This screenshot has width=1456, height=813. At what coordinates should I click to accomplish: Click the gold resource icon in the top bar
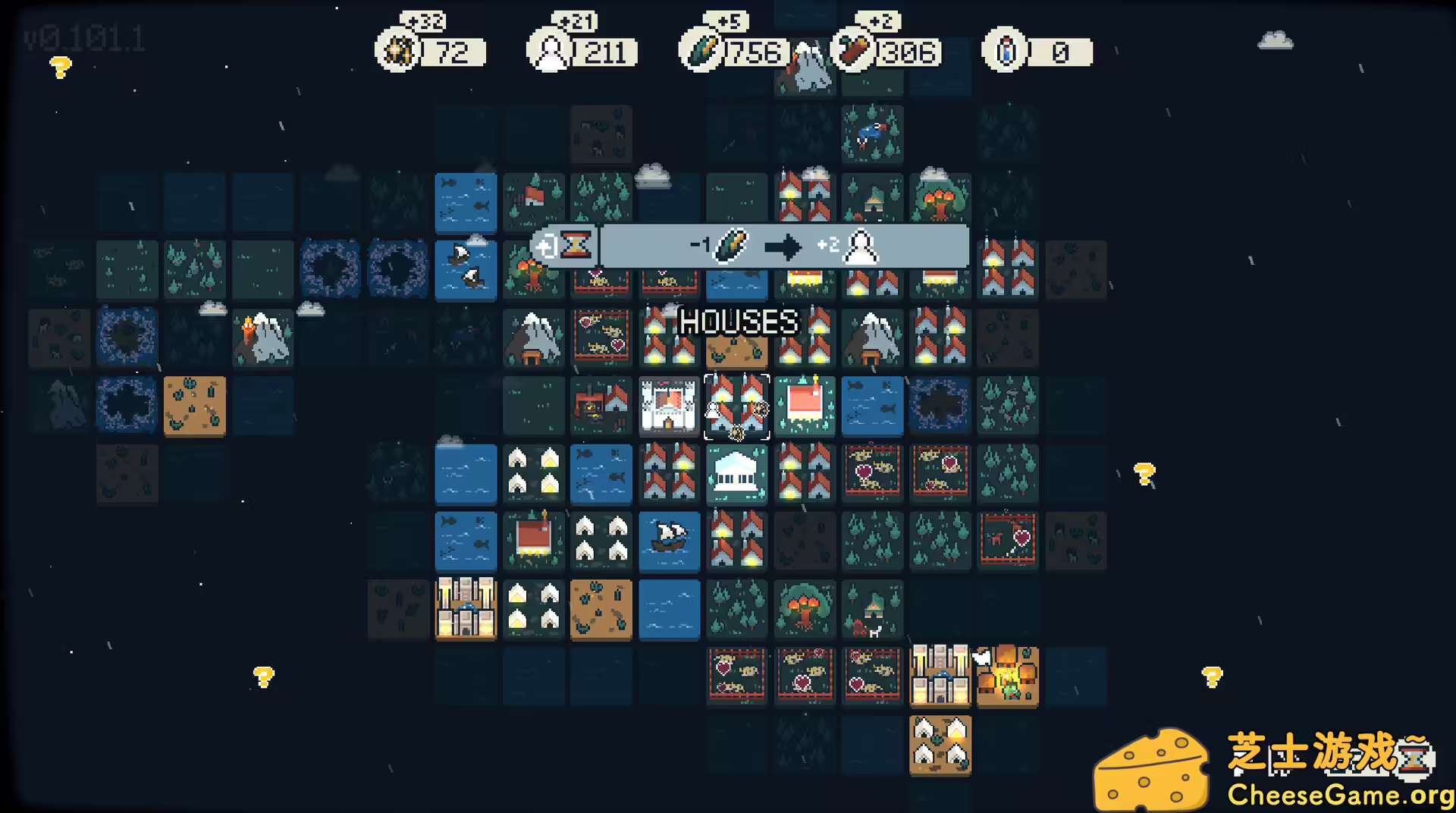pos(397,51)
